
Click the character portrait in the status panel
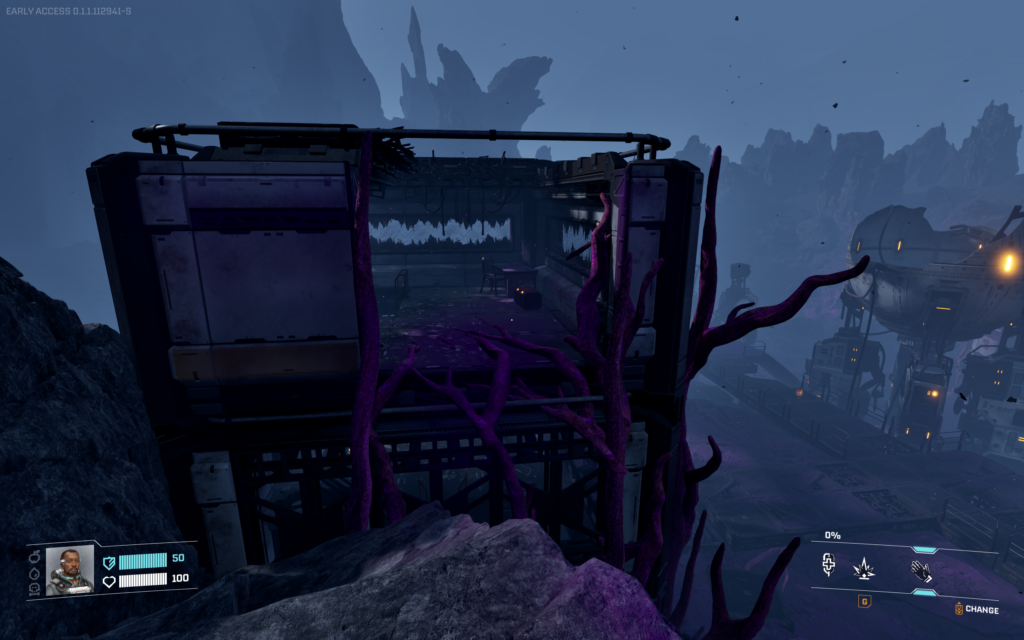point(69,570)
